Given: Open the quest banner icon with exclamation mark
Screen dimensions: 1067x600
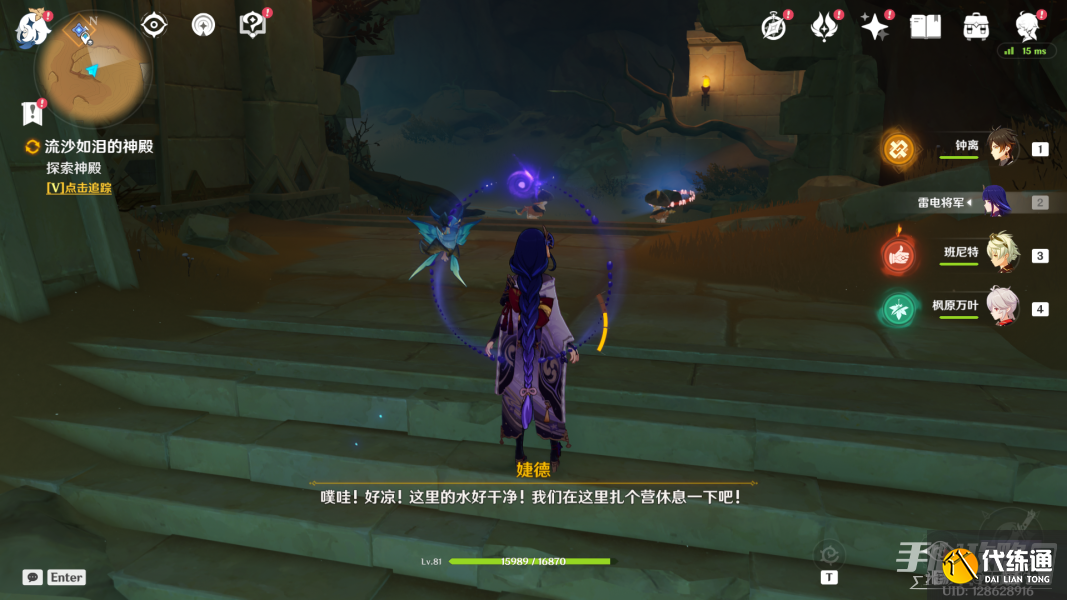Looking at the screenshot, I should pos(33,113).
